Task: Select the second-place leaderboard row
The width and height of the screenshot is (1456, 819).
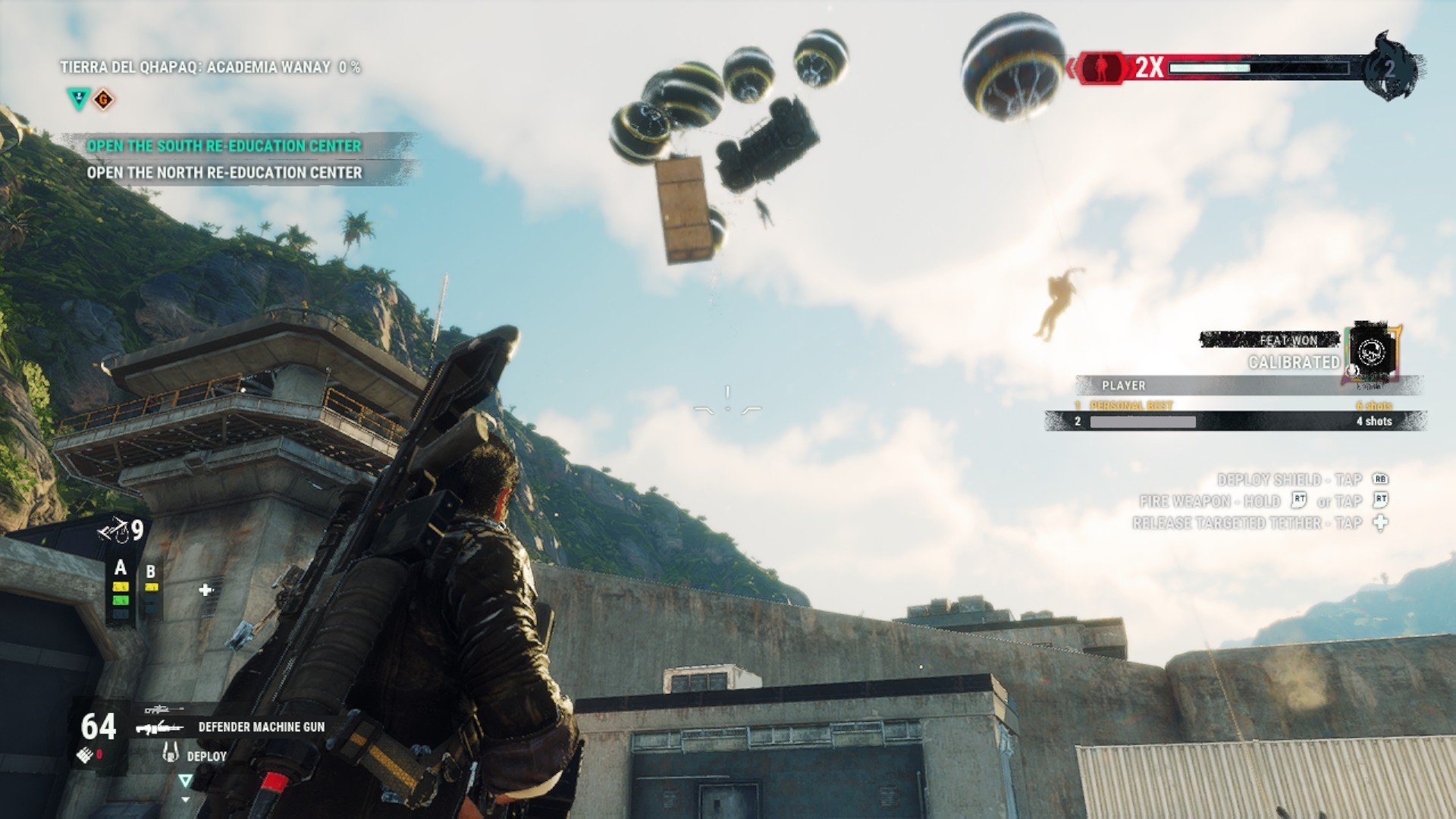Action: (x=1235, y=421)
